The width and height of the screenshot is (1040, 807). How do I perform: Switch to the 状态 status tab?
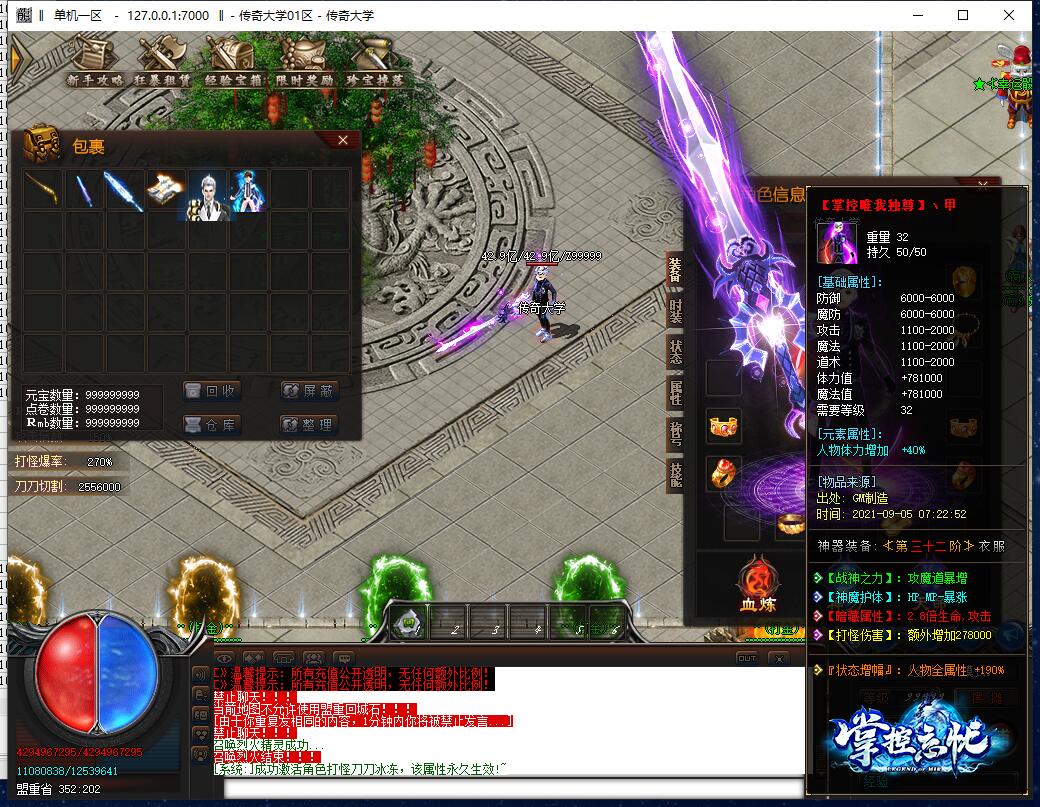676,352
